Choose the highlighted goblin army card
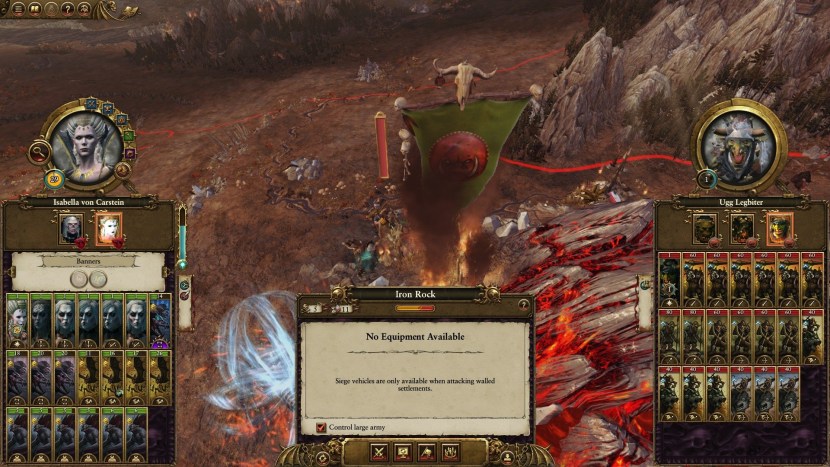 [779, 228]
